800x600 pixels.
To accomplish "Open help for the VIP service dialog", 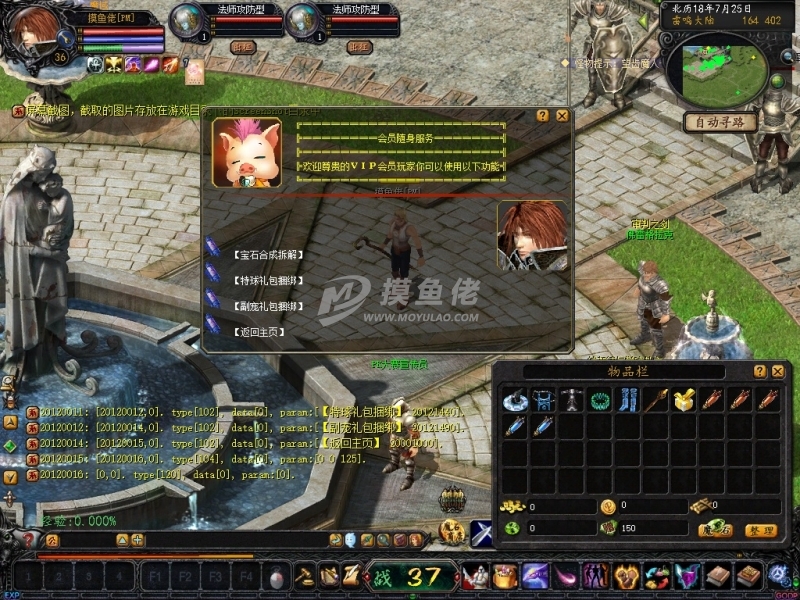I will (542, 116).
